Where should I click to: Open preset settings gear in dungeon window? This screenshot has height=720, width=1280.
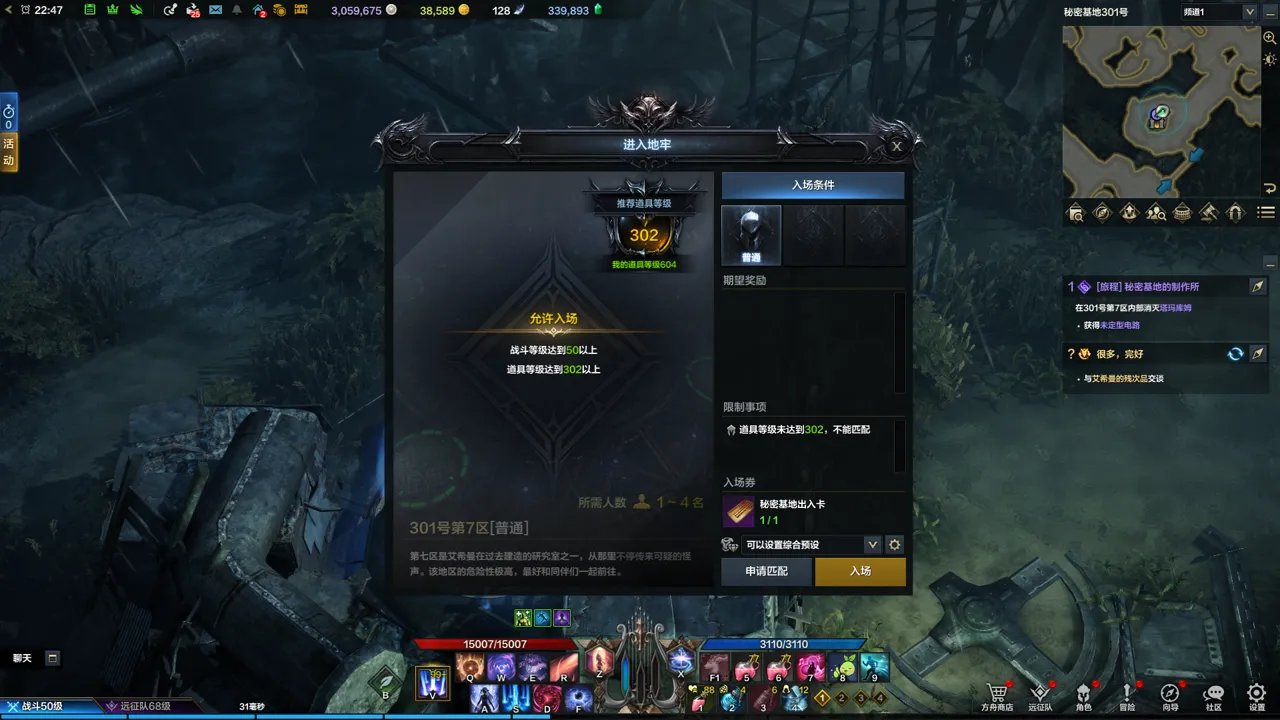(895, 545)
